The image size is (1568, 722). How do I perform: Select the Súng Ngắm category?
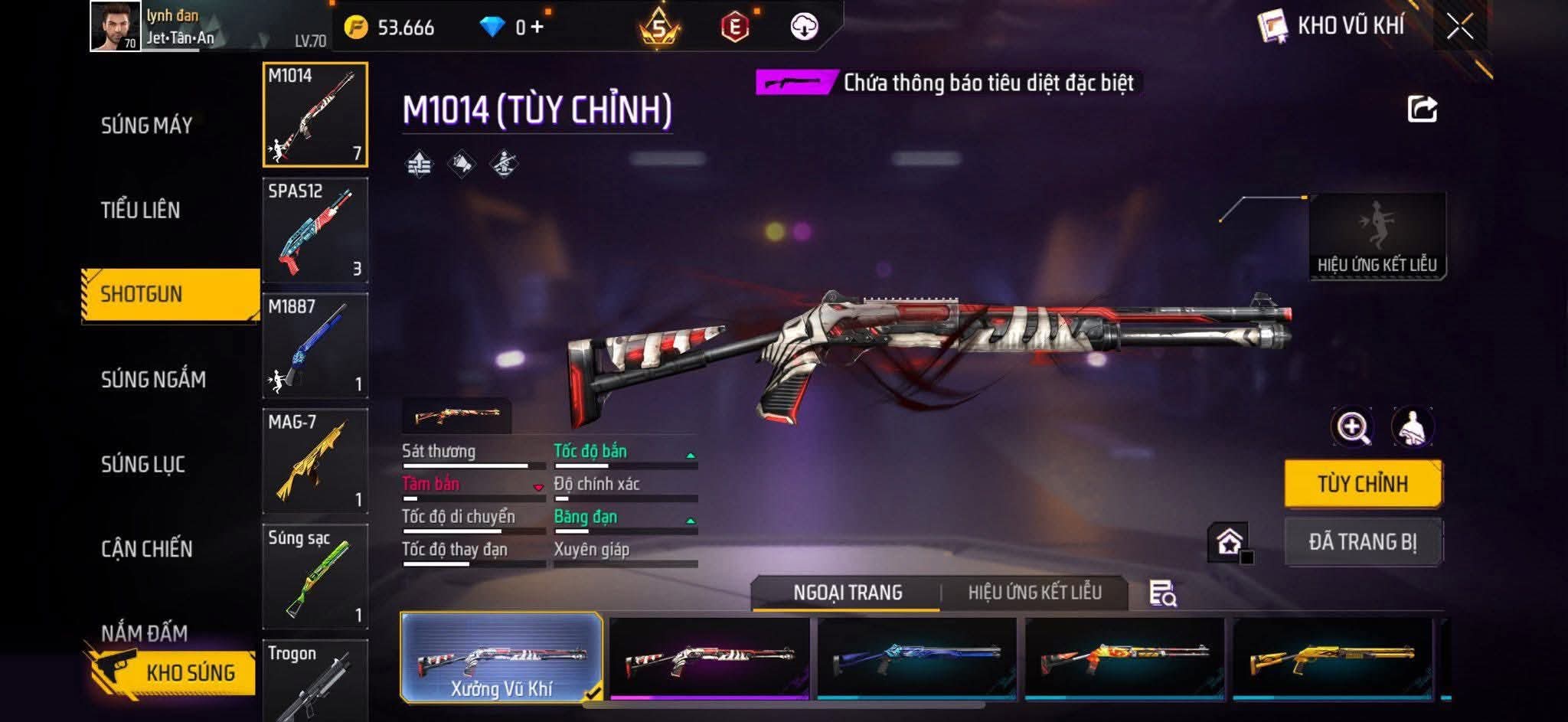coord(153,379)
